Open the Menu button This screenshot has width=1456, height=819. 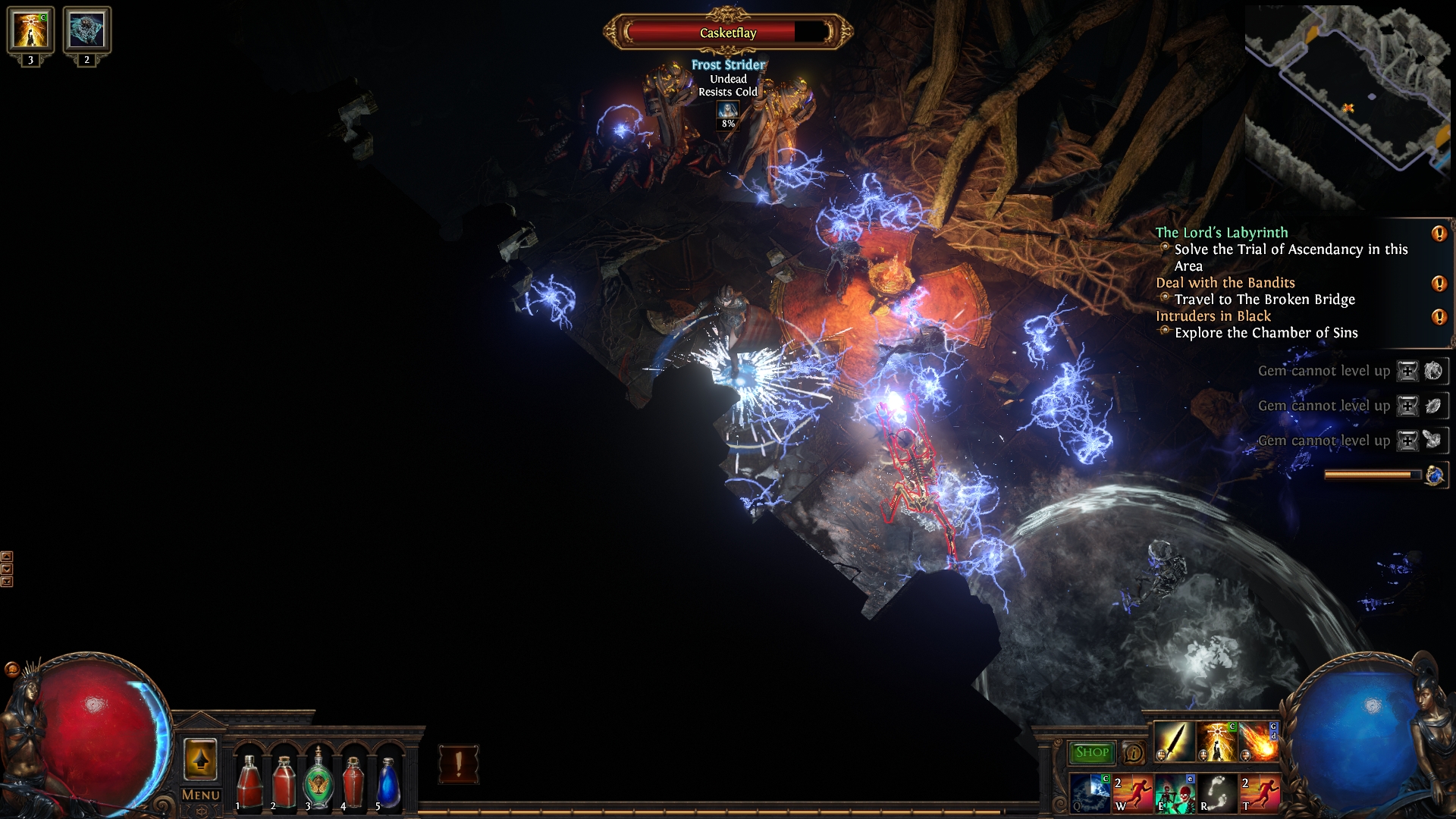[x=201, y=795]
